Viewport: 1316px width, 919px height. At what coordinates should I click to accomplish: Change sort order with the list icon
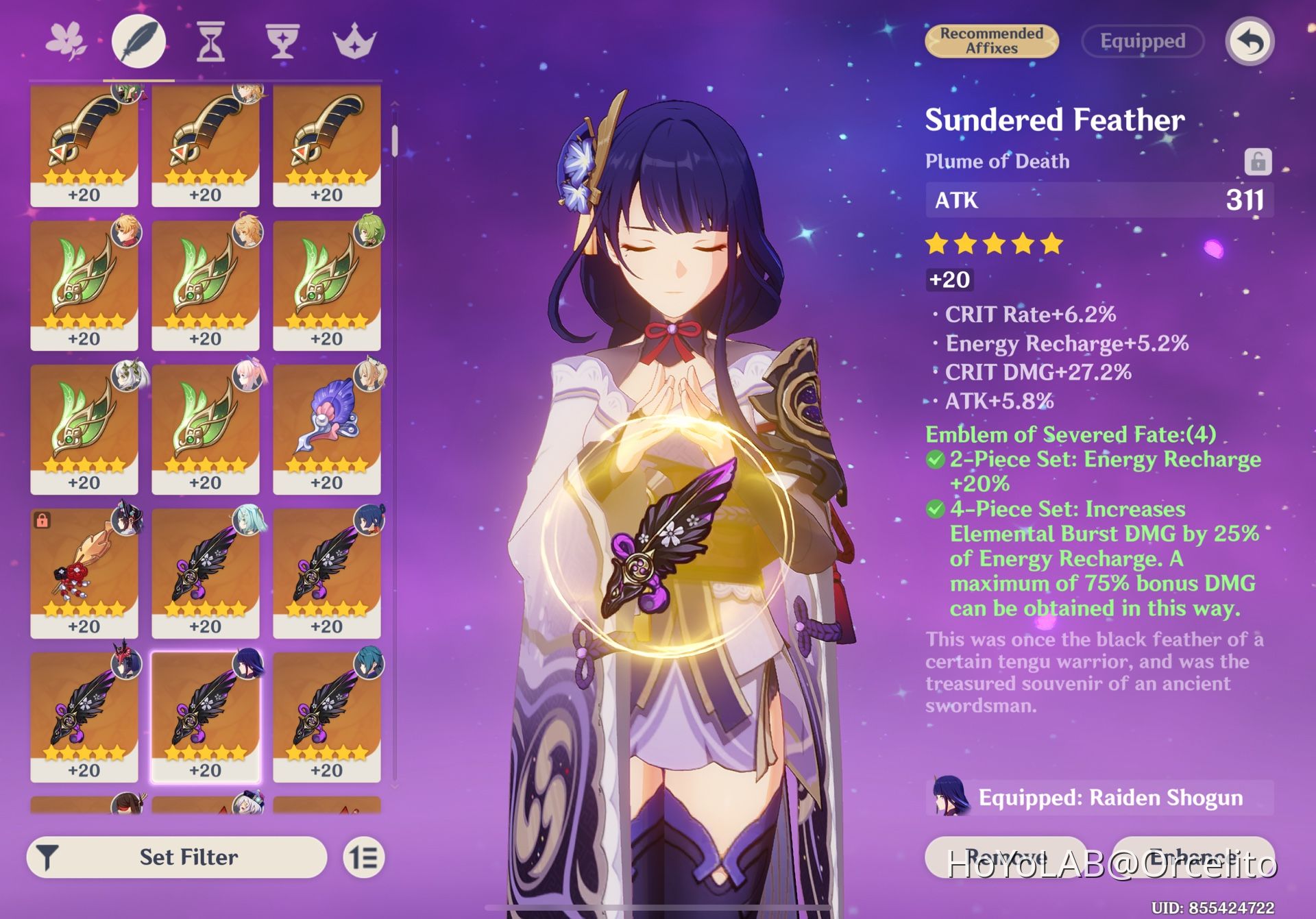pyautogui.click(x=363, y=857)
